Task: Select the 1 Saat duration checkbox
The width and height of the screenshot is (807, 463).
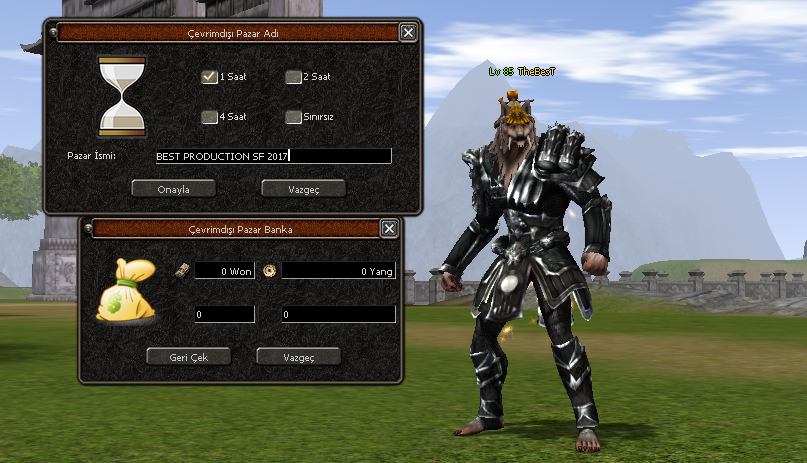Action: point(209,76)
